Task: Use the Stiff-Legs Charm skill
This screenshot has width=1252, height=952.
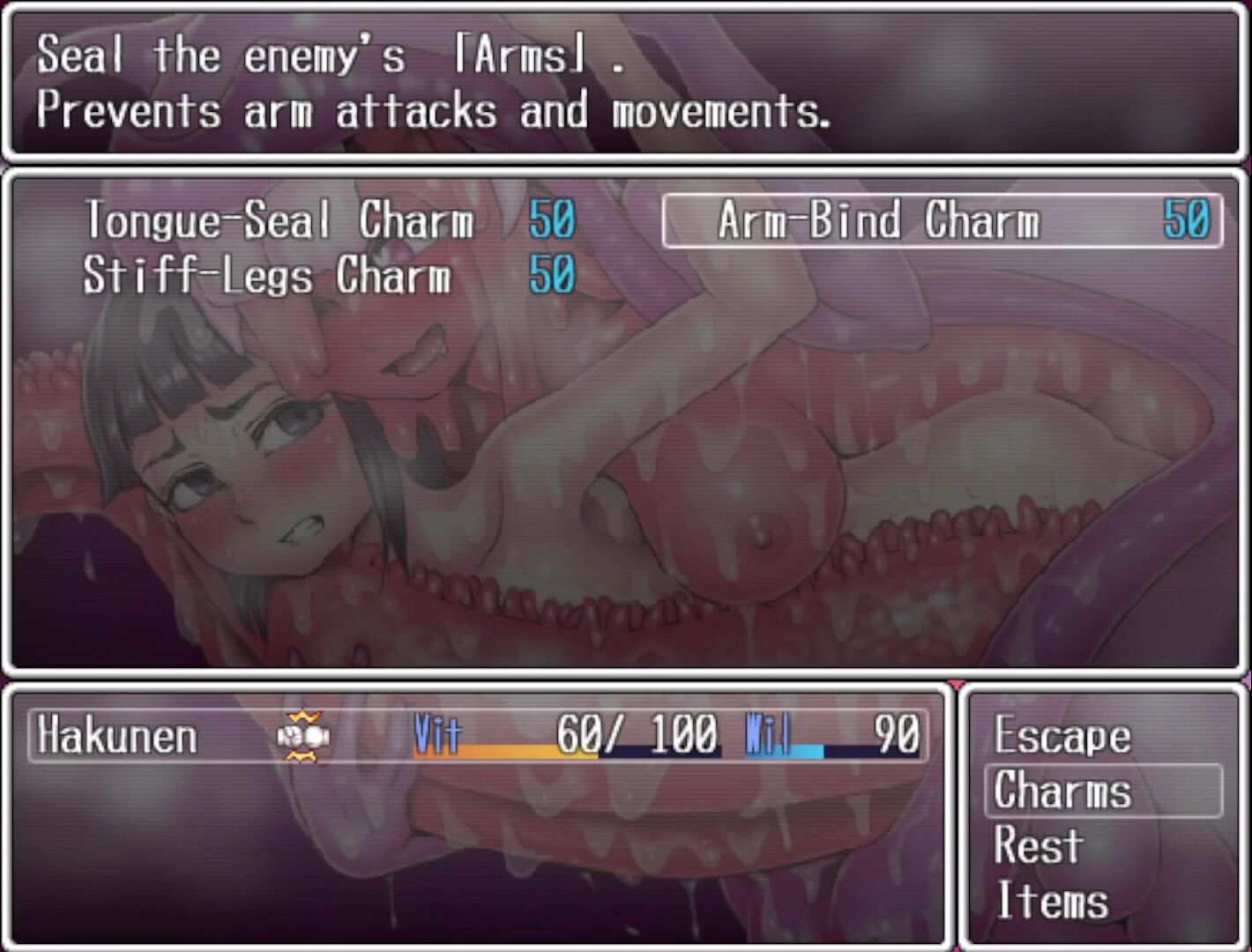Action: (328, 275)
